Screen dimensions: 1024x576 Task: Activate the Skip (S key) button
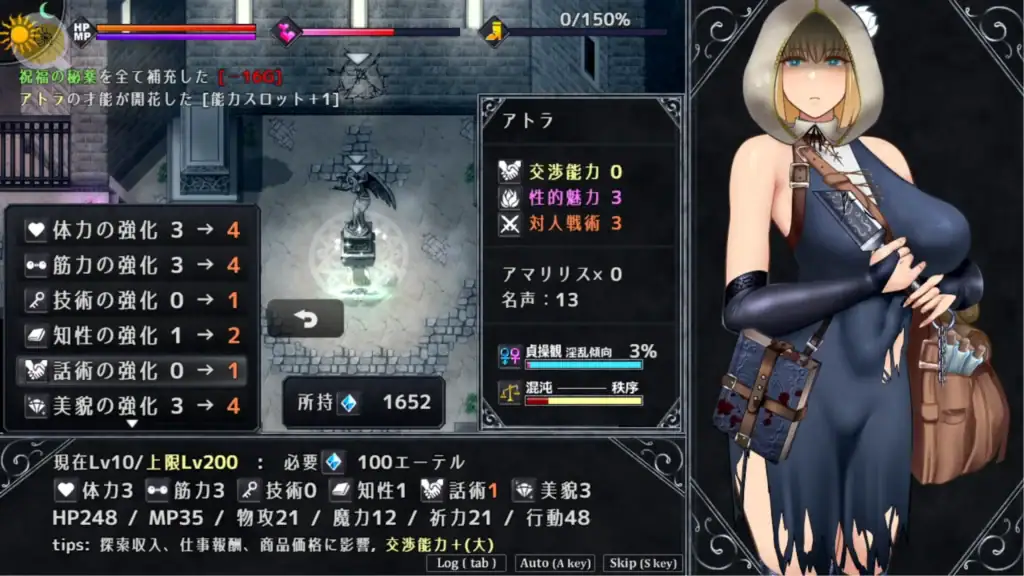pos(645,563)
